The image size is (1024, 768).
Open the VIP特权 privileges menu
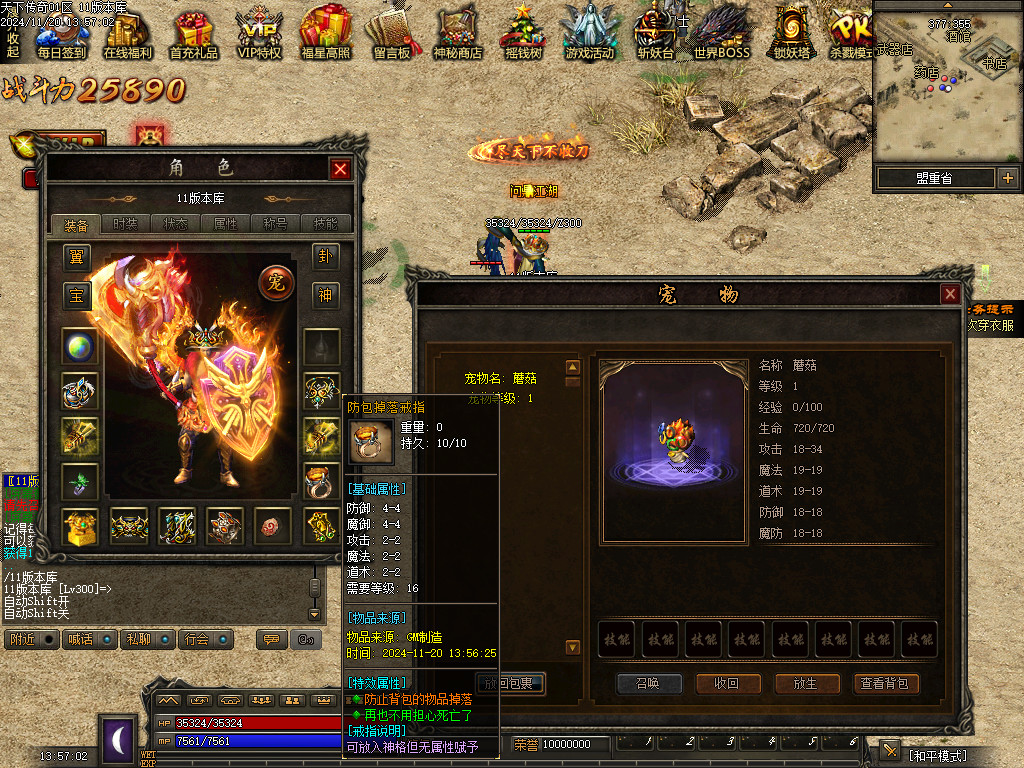259,33
